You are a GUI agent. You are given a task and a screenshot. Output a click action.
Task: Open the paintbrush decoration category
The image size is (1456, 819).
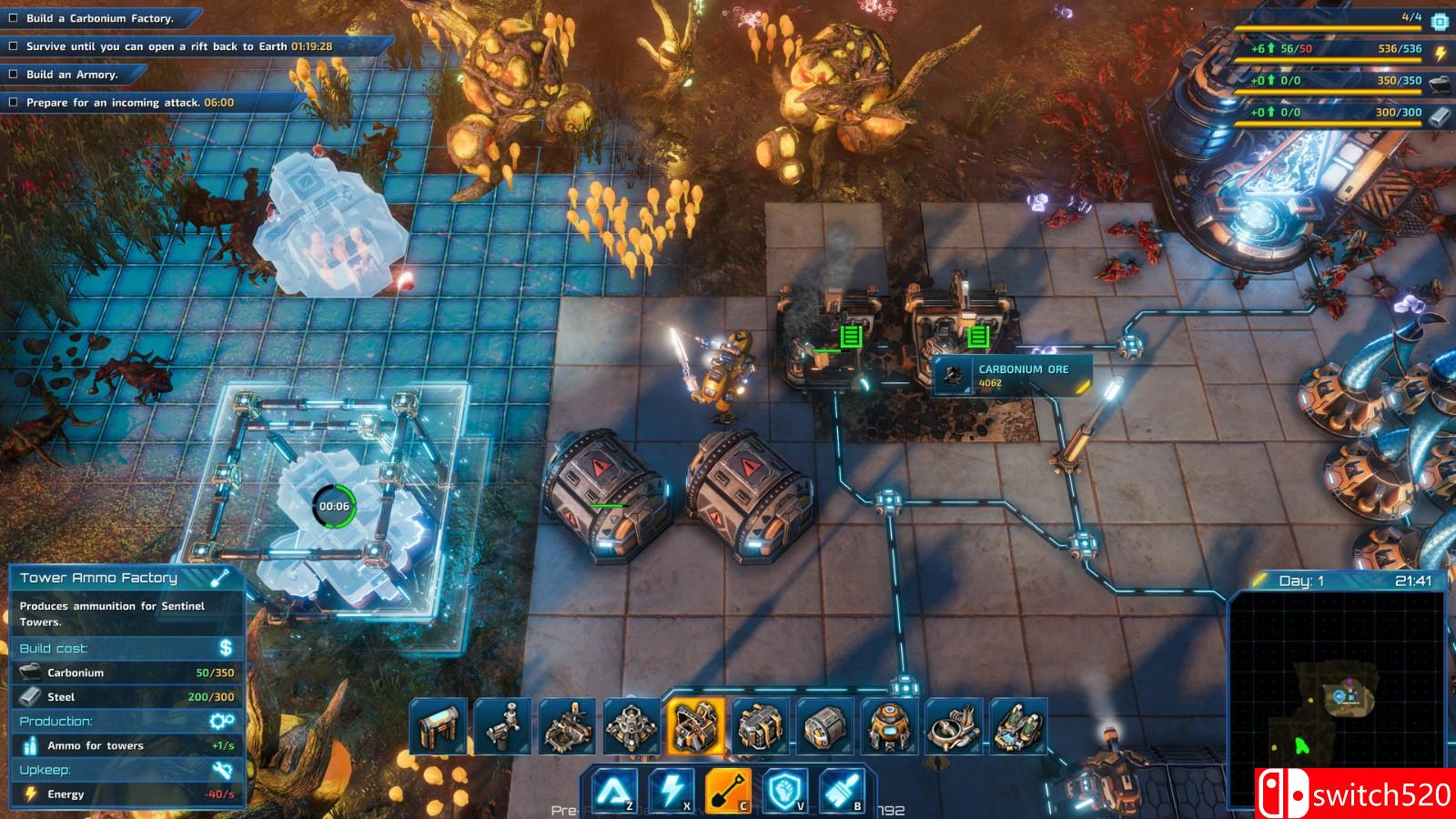coord(840,790)
